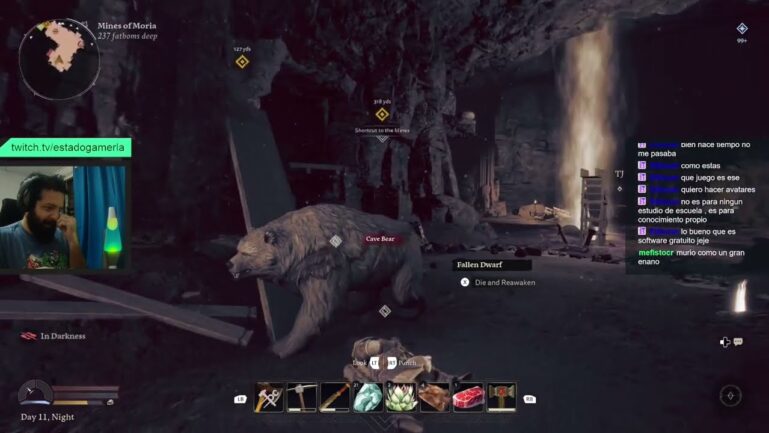Click the Shortcut to the Mines waypoint marker
Image resolution: width=769 pixels, height=433 pixels.
pos(381,114)
